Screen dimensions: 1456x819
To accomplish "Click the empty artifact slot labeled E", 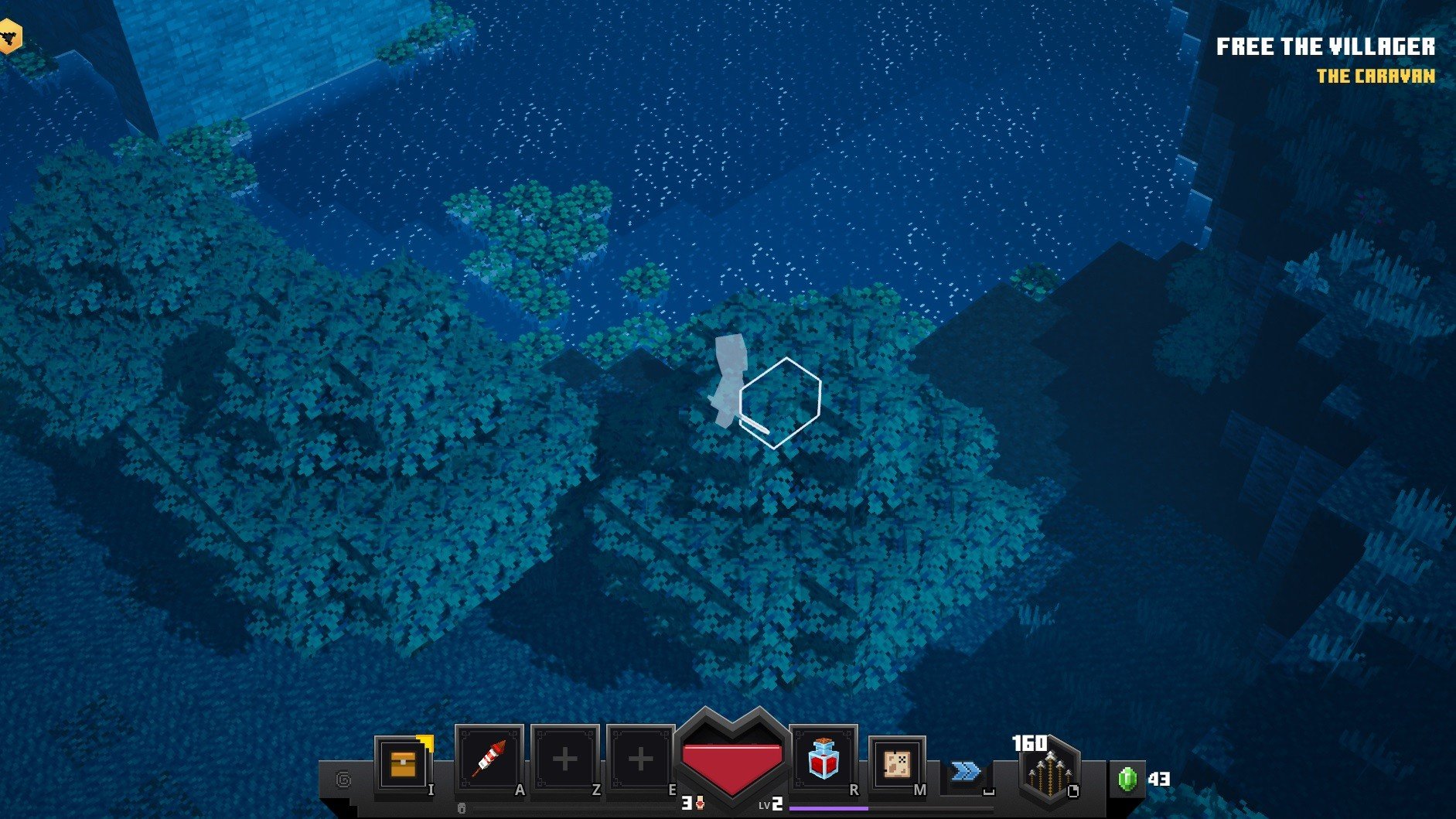I will (x=641, y=758).
